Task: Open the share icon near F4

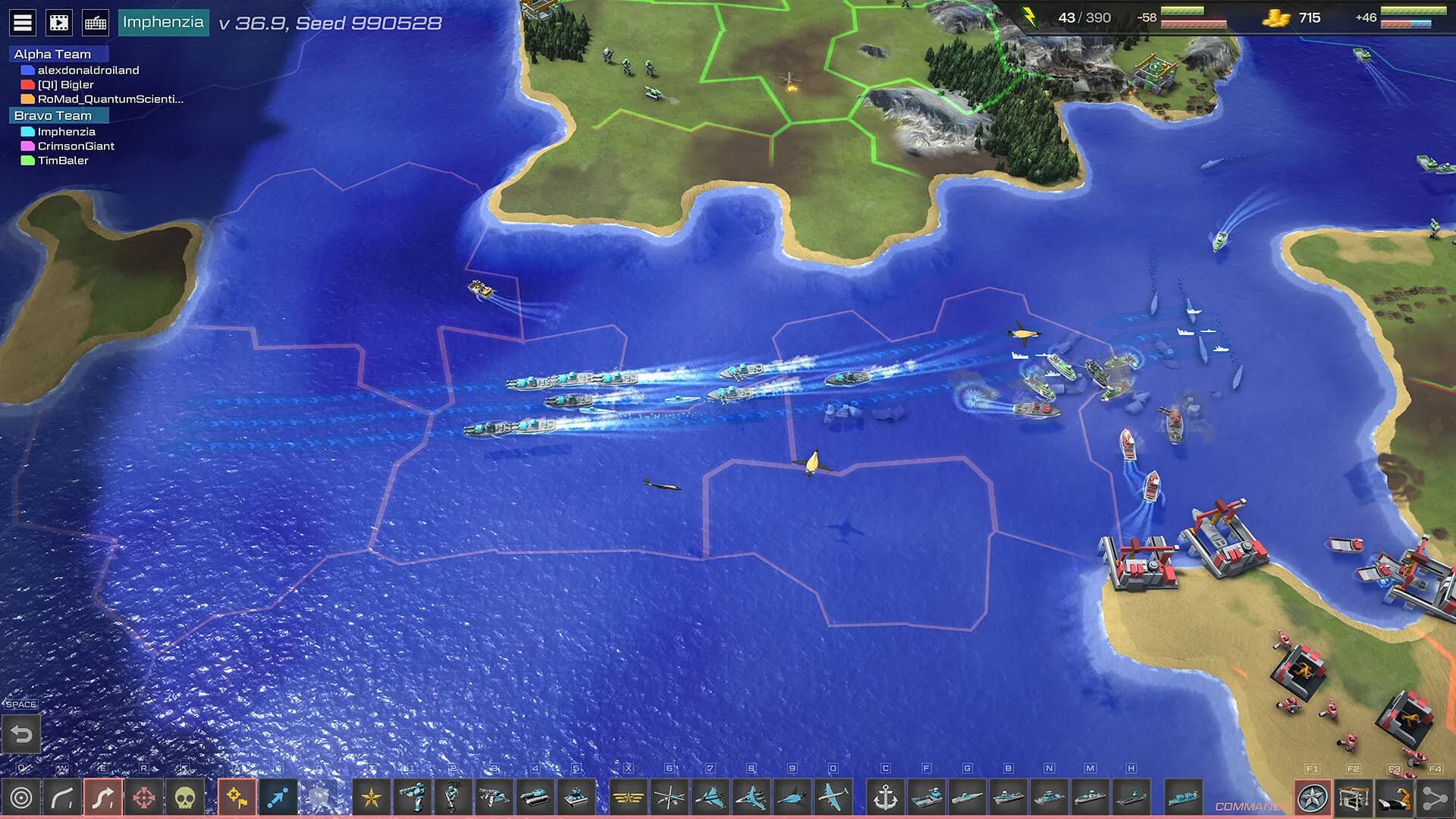Action: [1436, 796]
